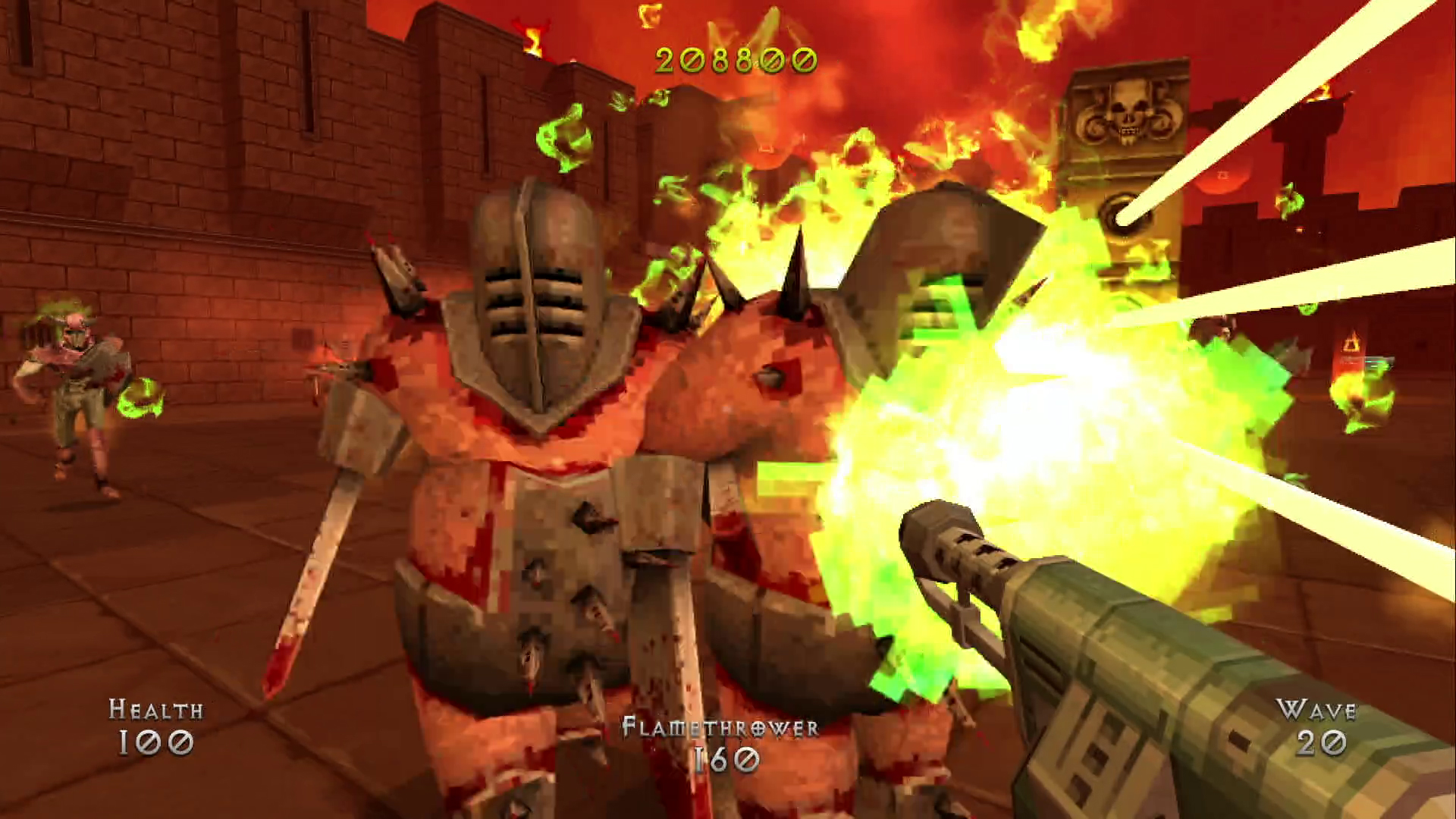Screen dimensions: 1456x819
Task: Click the score counter 208800
Action: point(734,59)
